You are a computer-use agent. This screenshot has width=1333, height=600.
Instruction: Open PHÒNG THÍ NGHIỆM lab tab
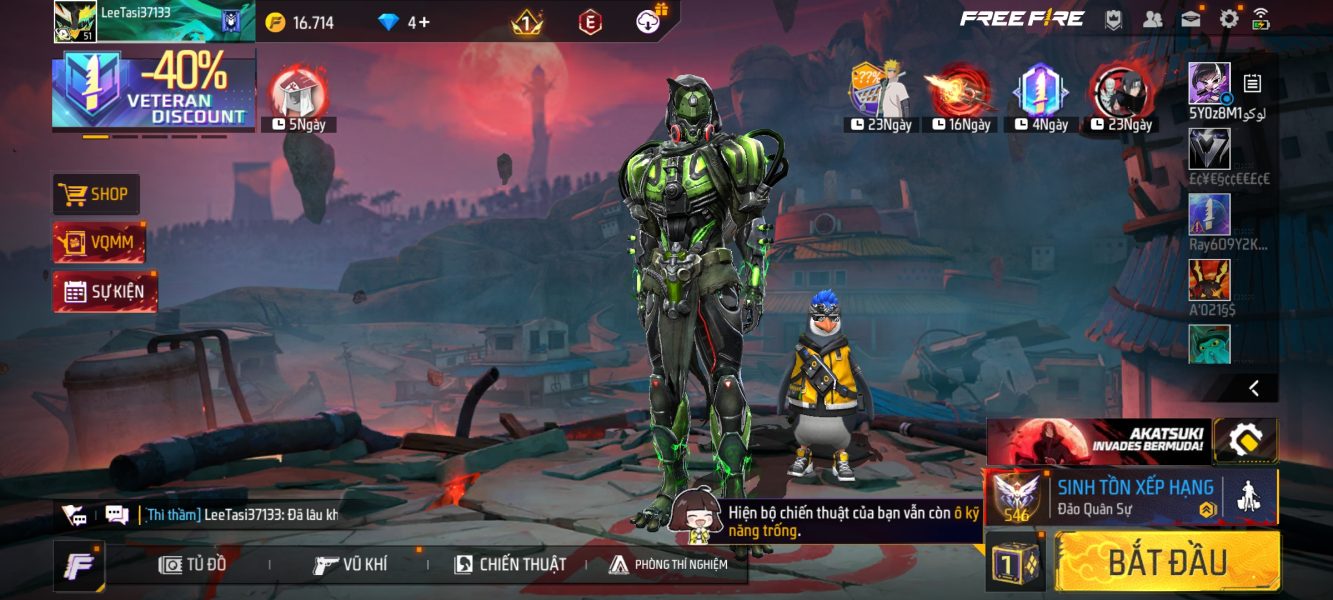tap(668, 564)
